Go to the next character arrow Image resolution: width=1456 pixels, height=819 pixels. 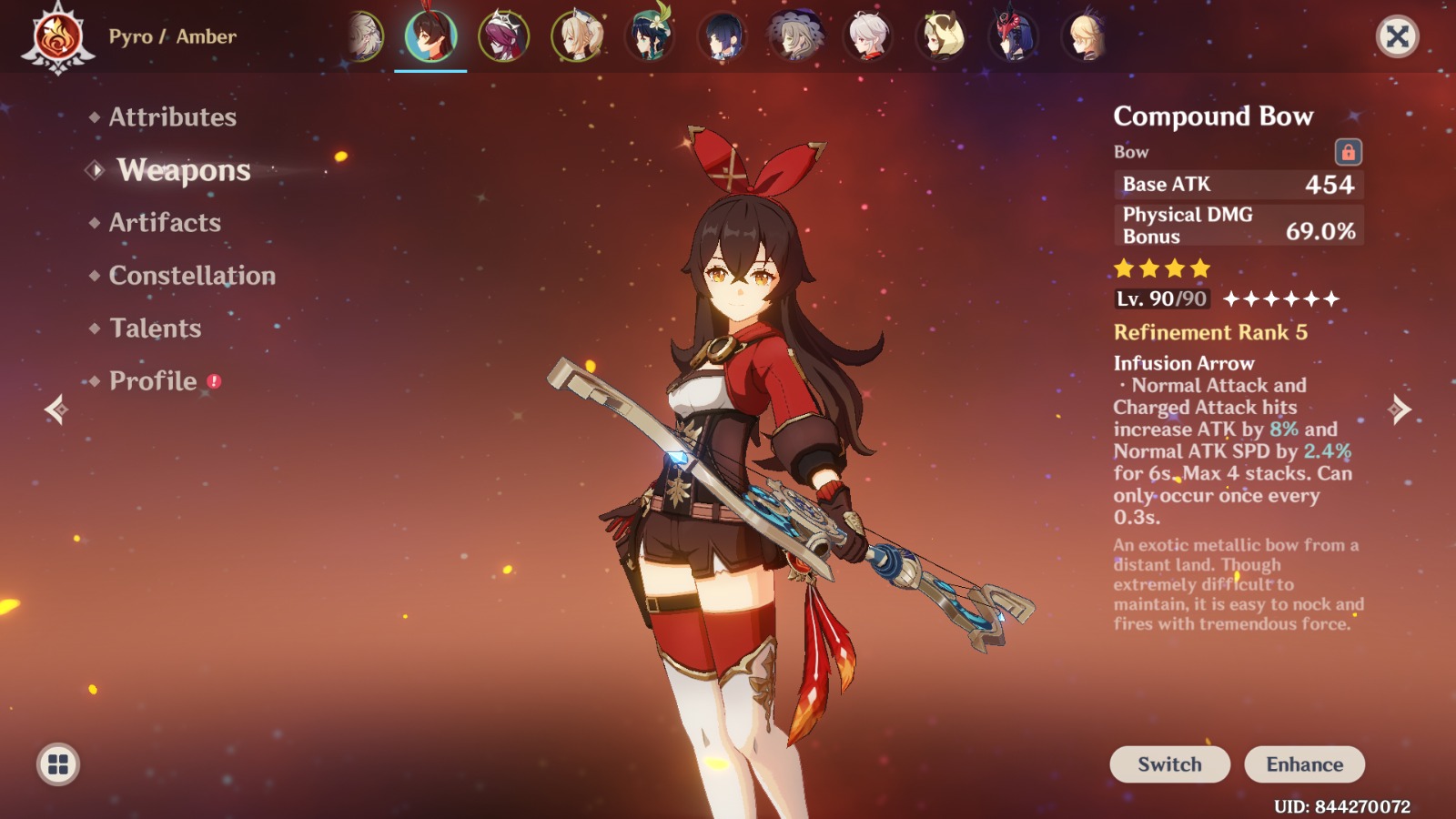tap(1400, 409)
